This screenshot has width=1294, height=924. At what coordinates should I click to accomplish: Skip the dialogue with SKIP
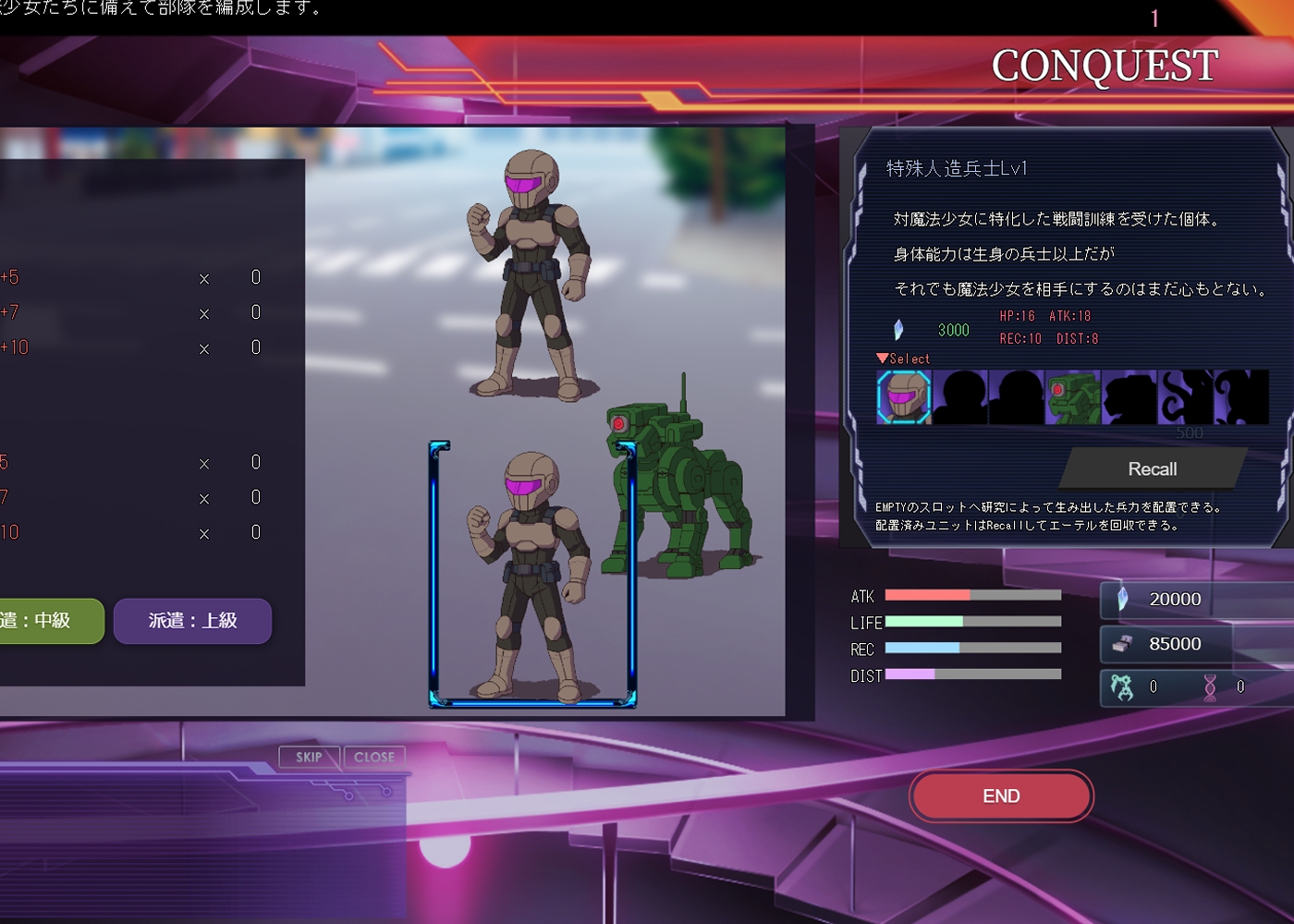pos(309,757)
